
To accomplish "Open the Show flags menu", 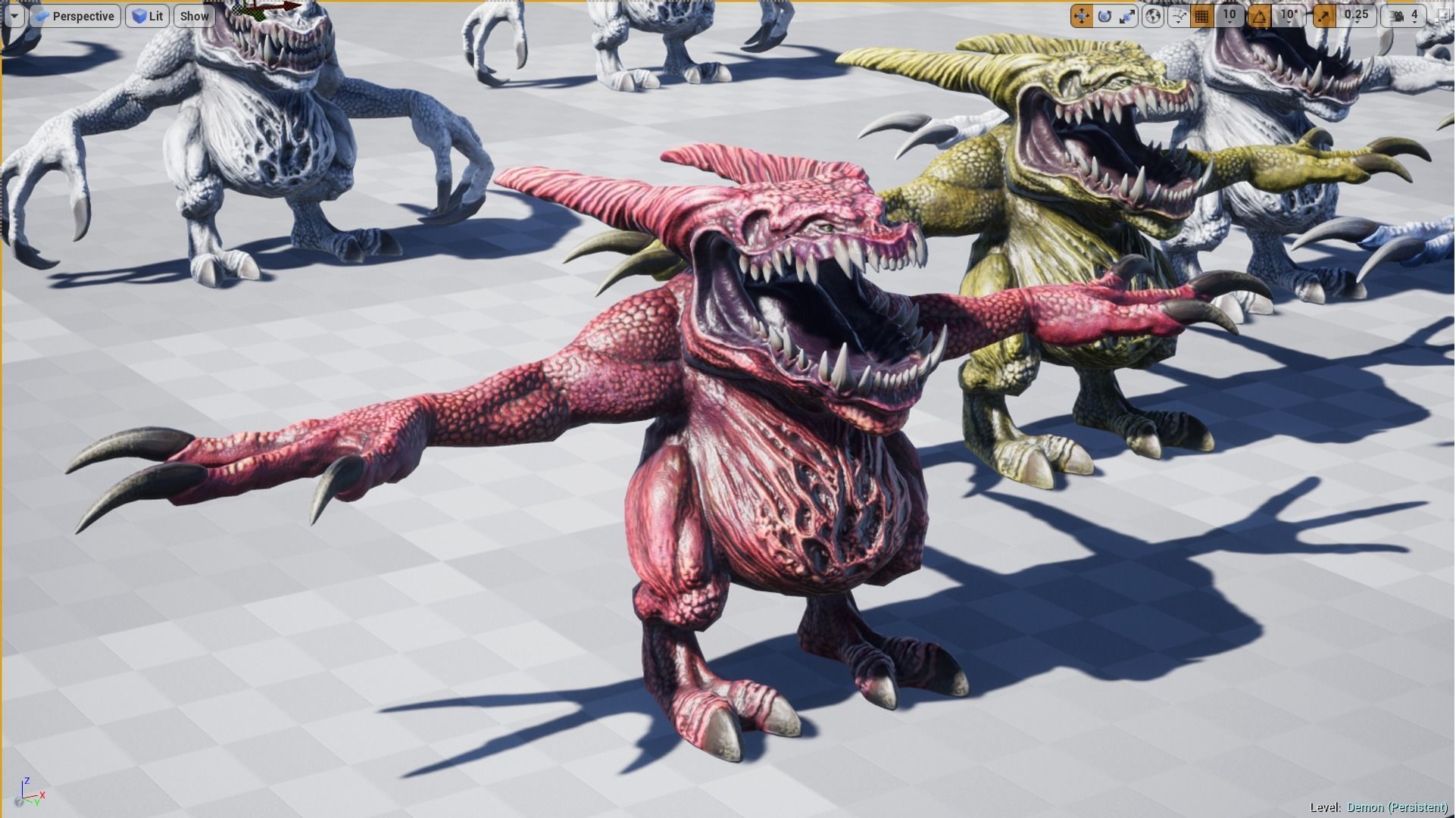I will click(x=194, y=15).
